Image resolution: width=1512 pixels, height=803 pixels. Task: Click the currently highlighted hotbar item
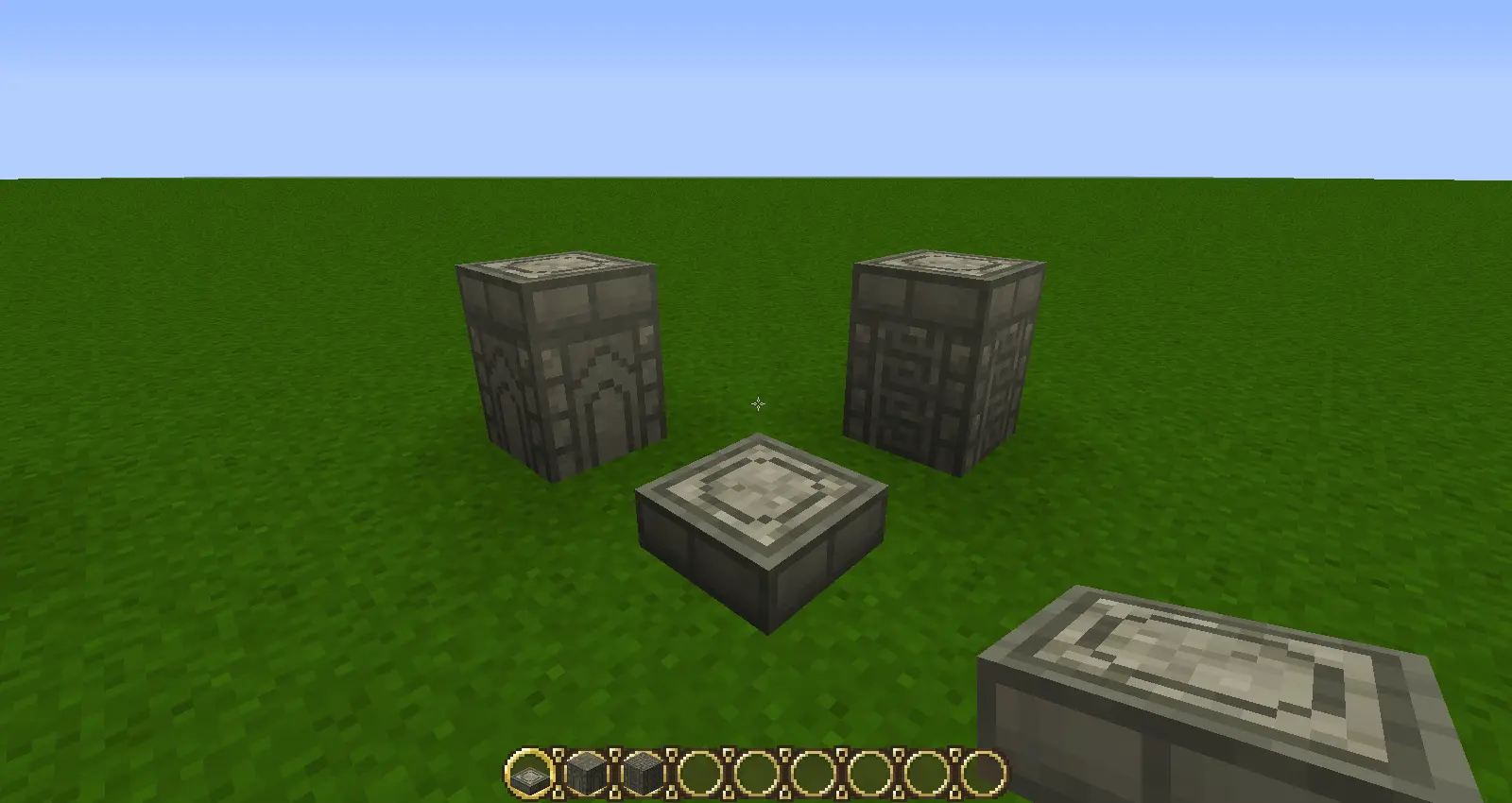529,775
